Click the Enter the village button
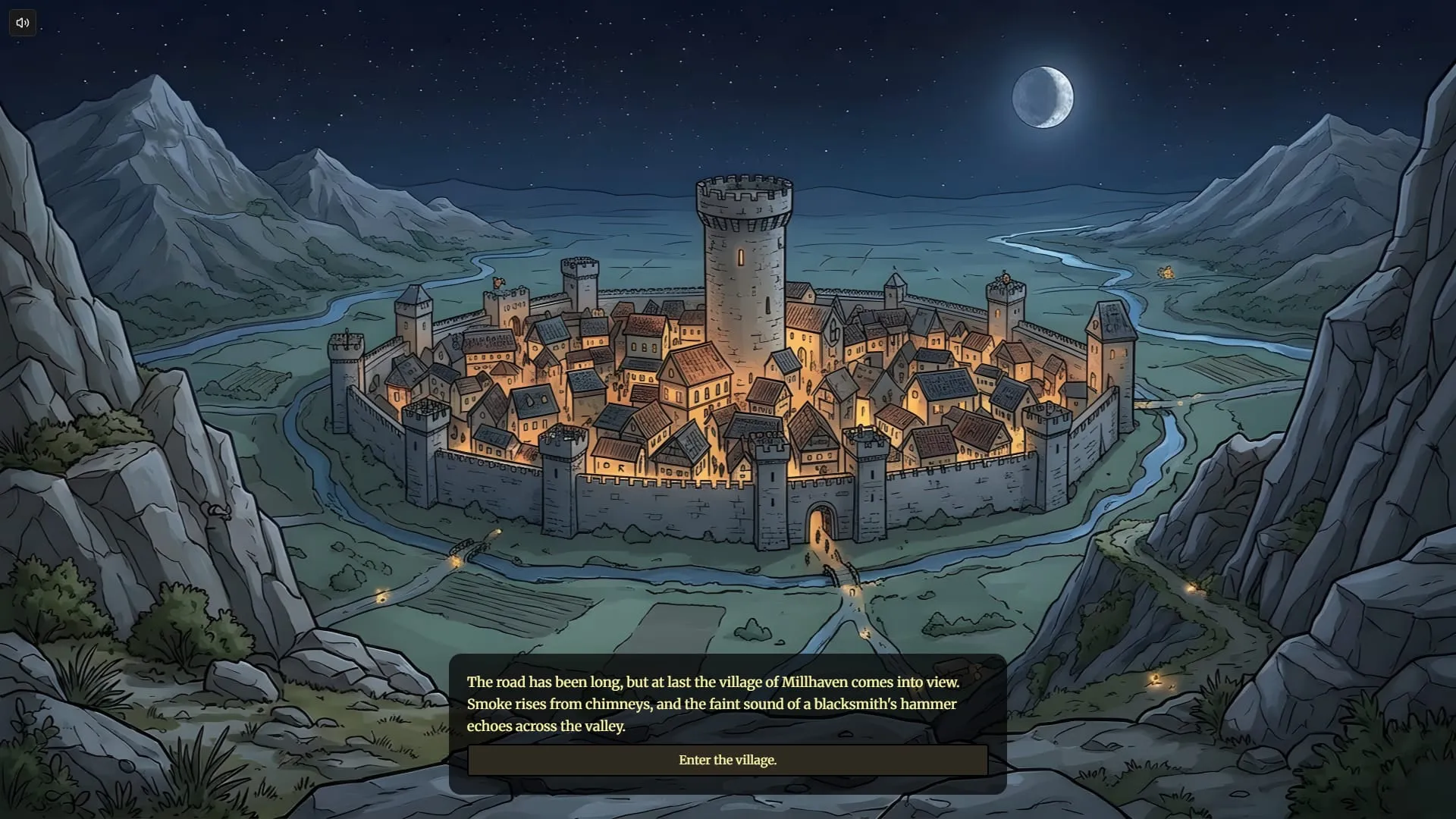 [x=727, y=760]
